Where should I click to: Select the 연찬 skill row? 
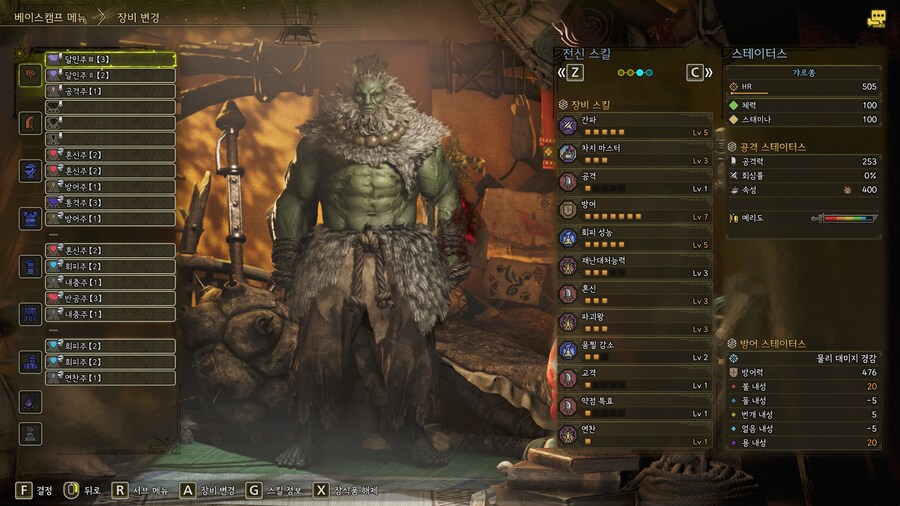tap(635, 434)
